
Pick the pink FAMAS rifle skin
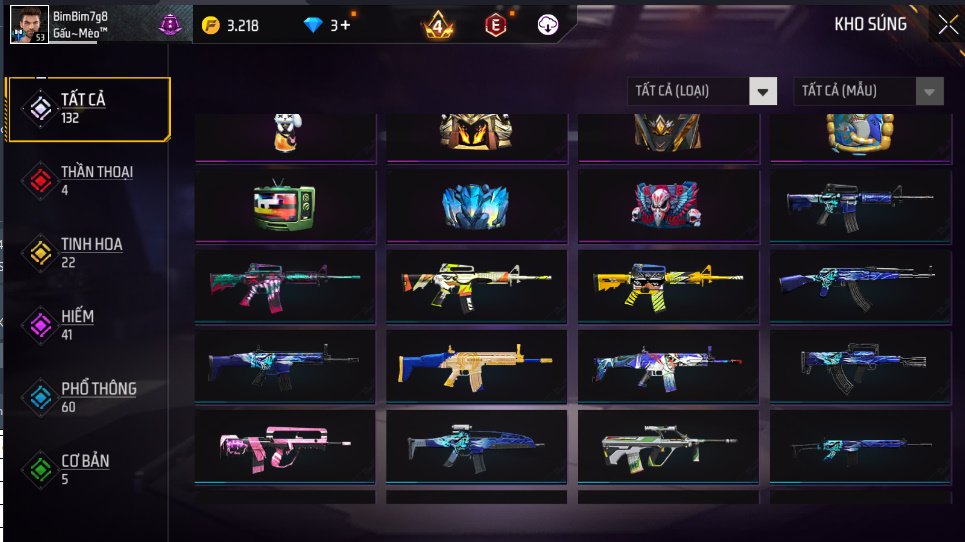pyautogui.click(x=285, y=446)
